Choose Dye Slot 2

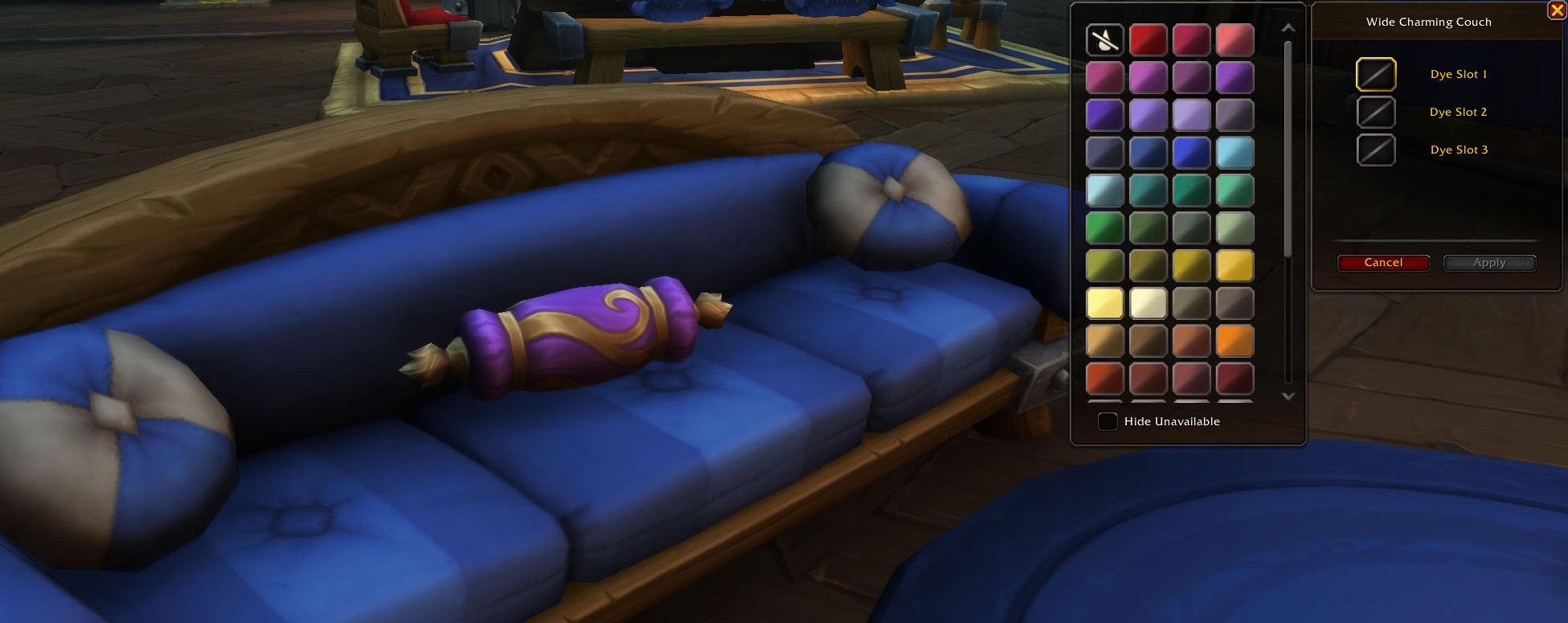tap(1376, 113)
